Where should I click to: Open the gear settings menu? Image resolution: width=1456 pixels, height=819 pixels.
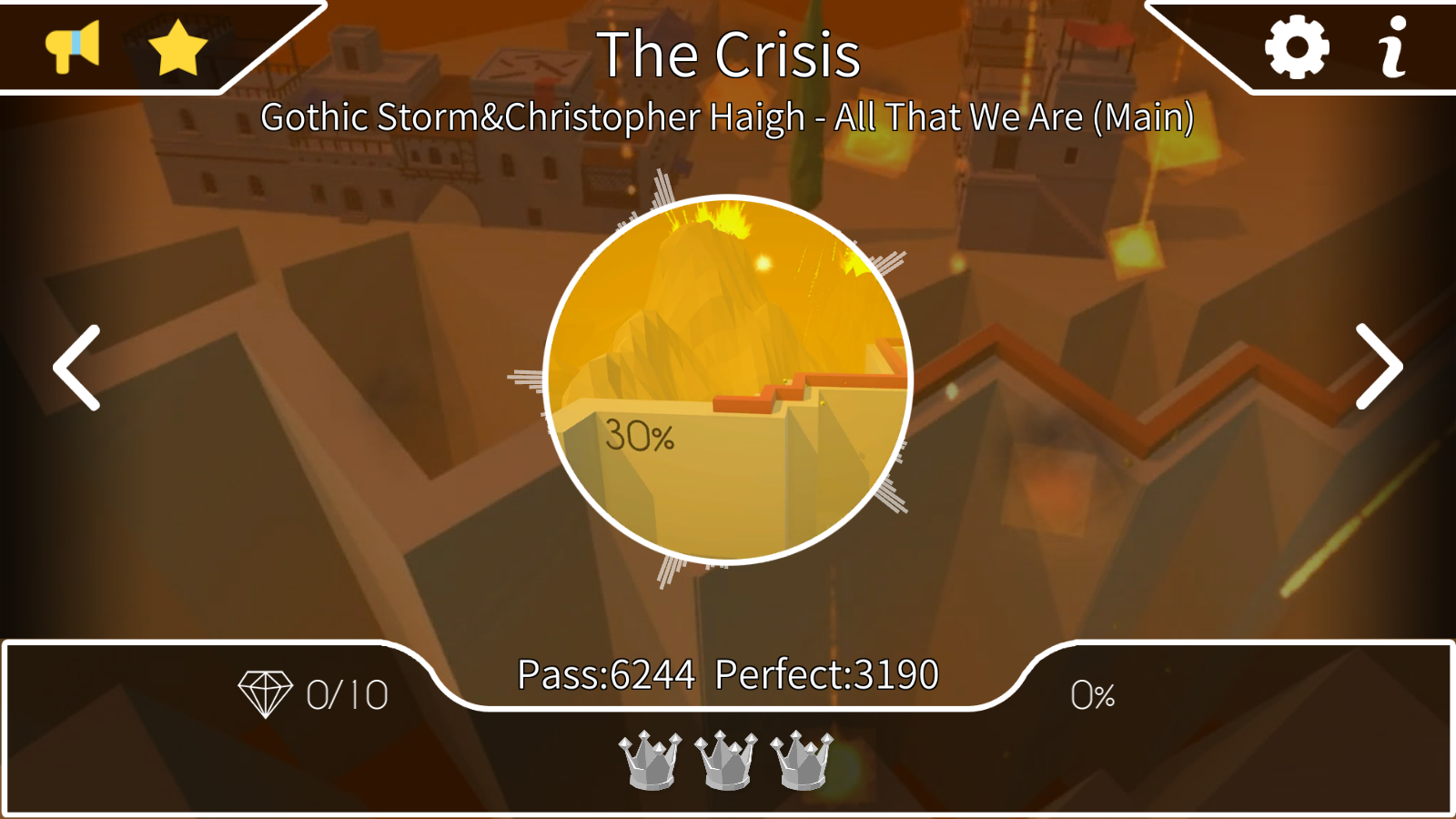tap(1297, 47)
